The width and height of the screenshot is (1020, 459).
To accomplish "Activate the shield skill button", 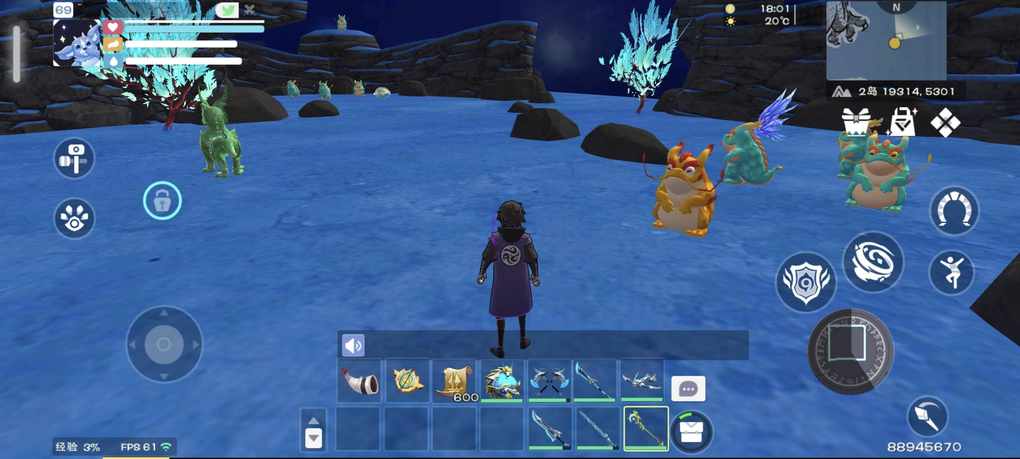I will (806, 282).
